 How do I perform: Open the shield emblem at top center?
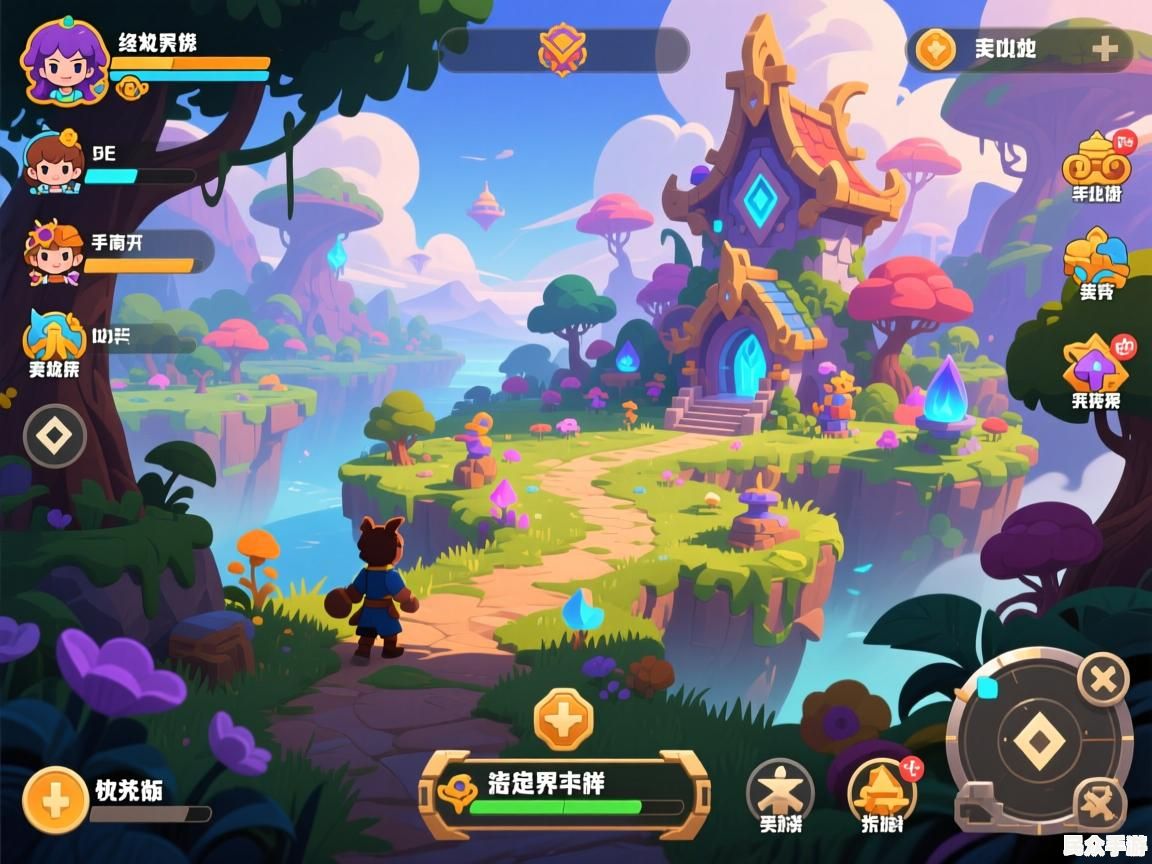pyautogui.click(x=563, y=49)
